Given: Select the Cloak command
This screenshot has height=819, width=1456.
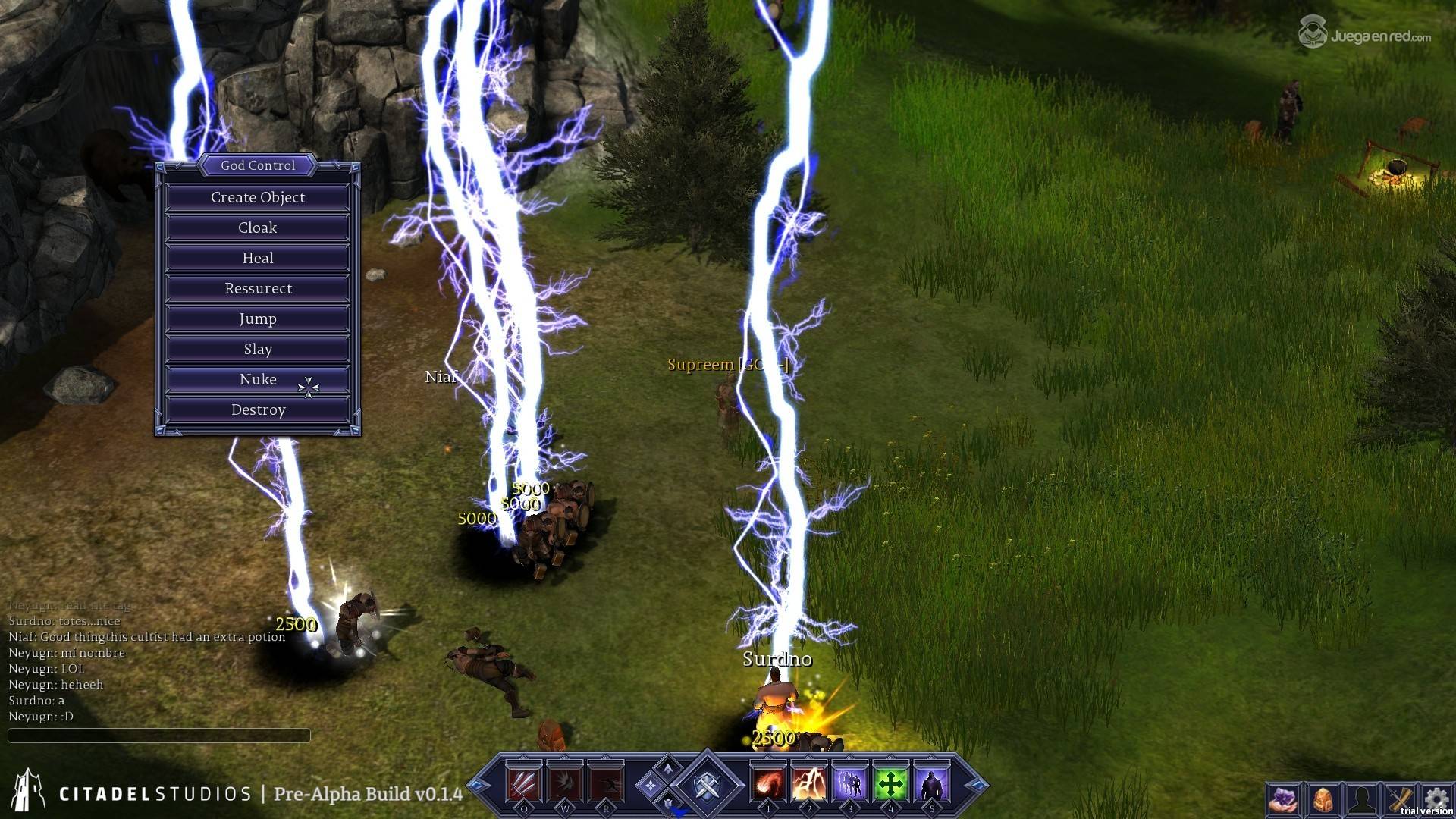Looking at the screenshot, I should coord(258,227).
